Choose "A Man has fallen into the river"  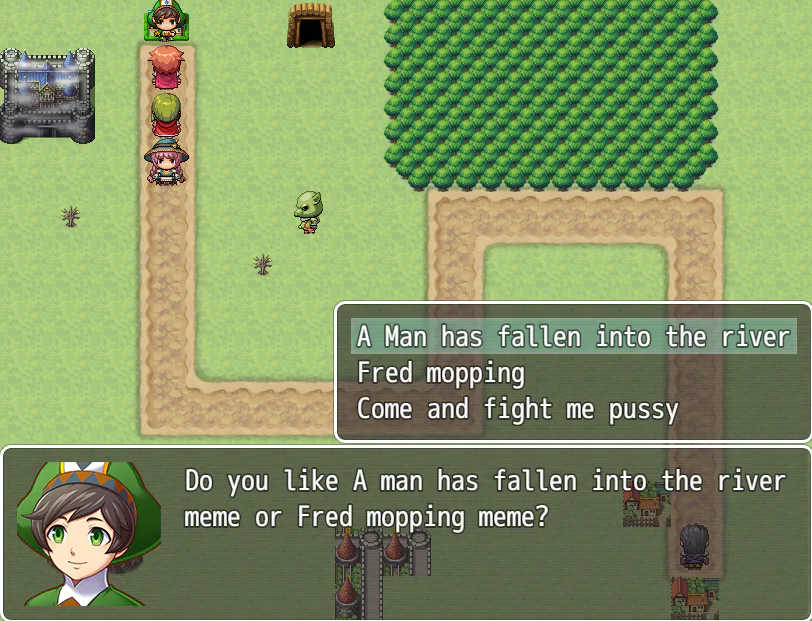(x=573, y=337)
